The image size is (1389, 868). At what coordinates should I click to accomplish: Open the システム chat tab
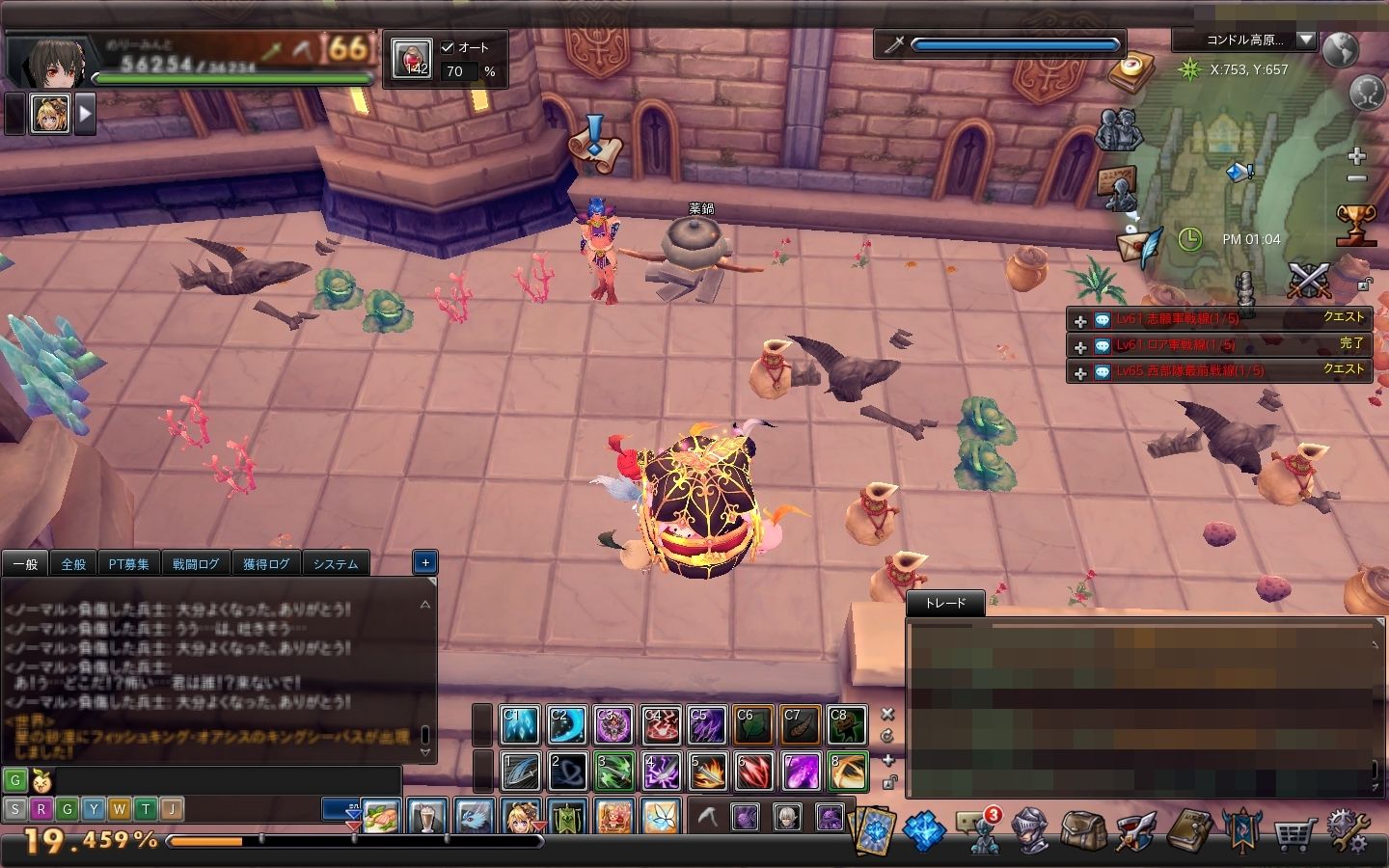click(336, 564)
